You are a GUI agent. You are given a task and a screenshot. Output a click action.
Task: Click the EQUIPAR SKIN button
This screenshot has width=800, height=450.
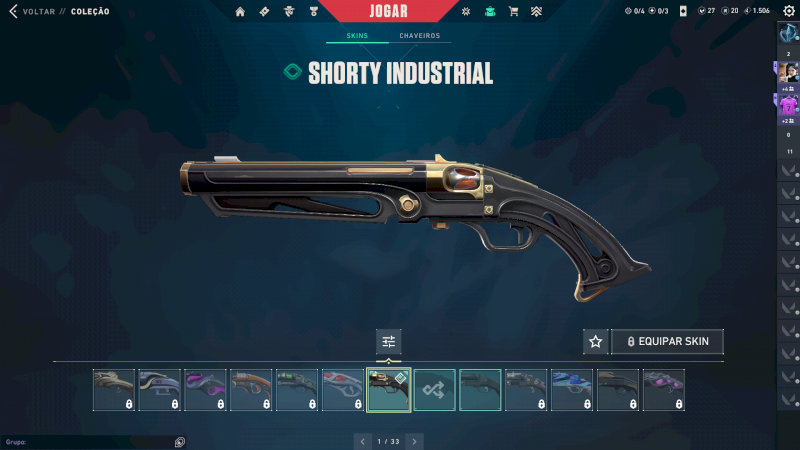coord(667,342)
